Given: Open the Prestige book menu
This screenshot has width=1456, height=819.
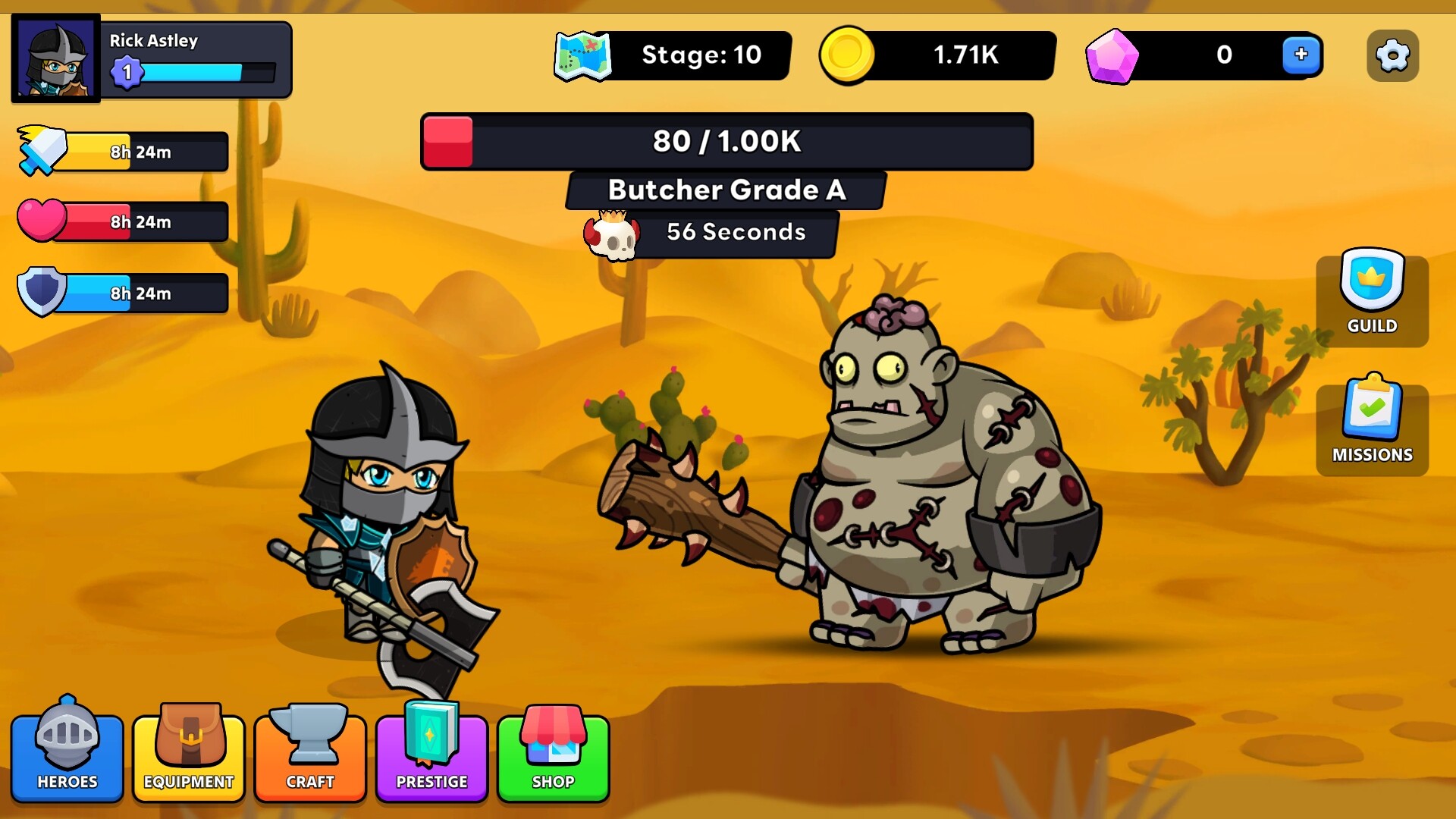Looking at the screenshot, I should click(431, 756).
